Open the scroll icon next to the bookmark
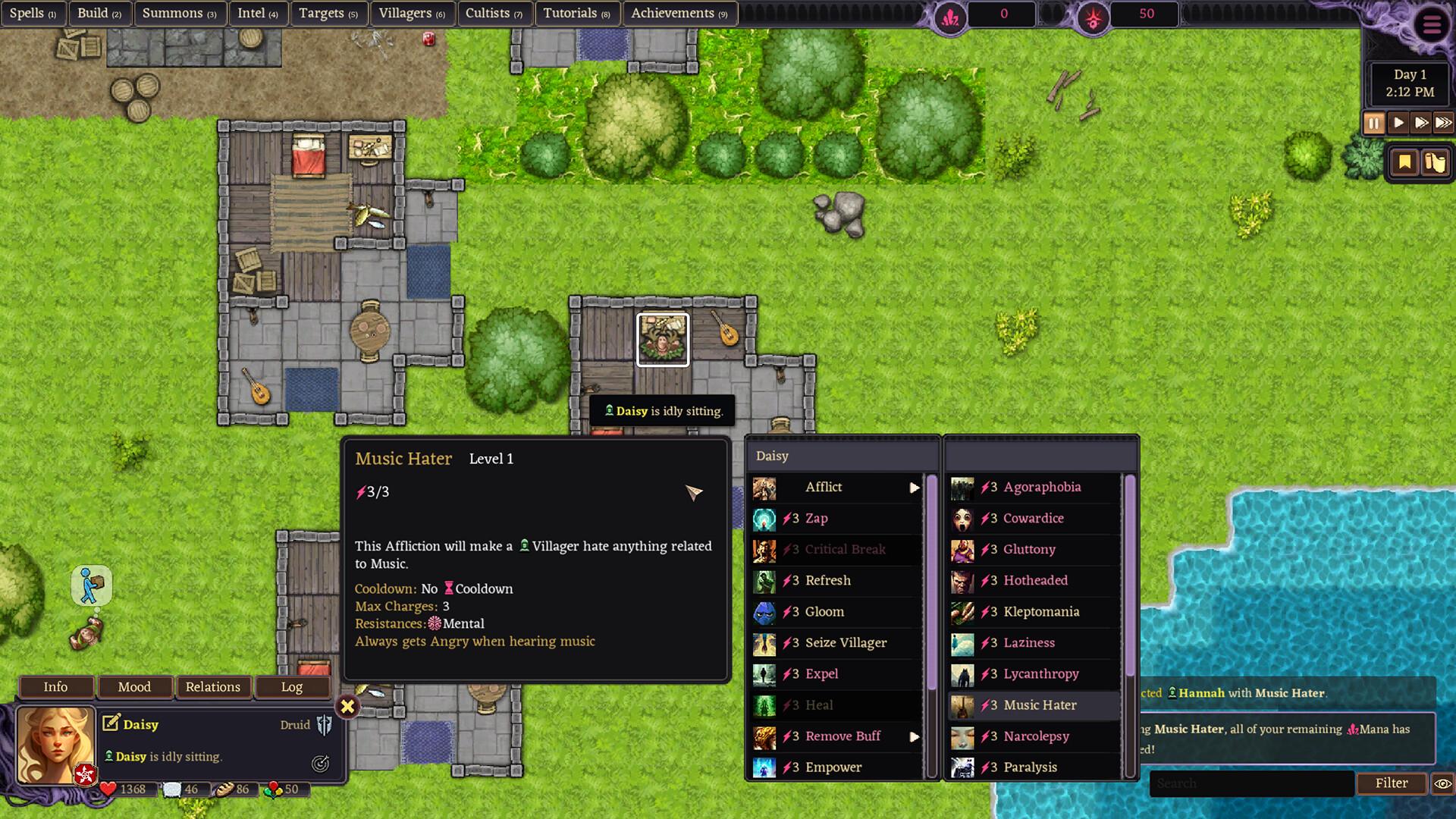Screen dimensions: 1456x819 pyautogui.click(x=1433, y=162)
